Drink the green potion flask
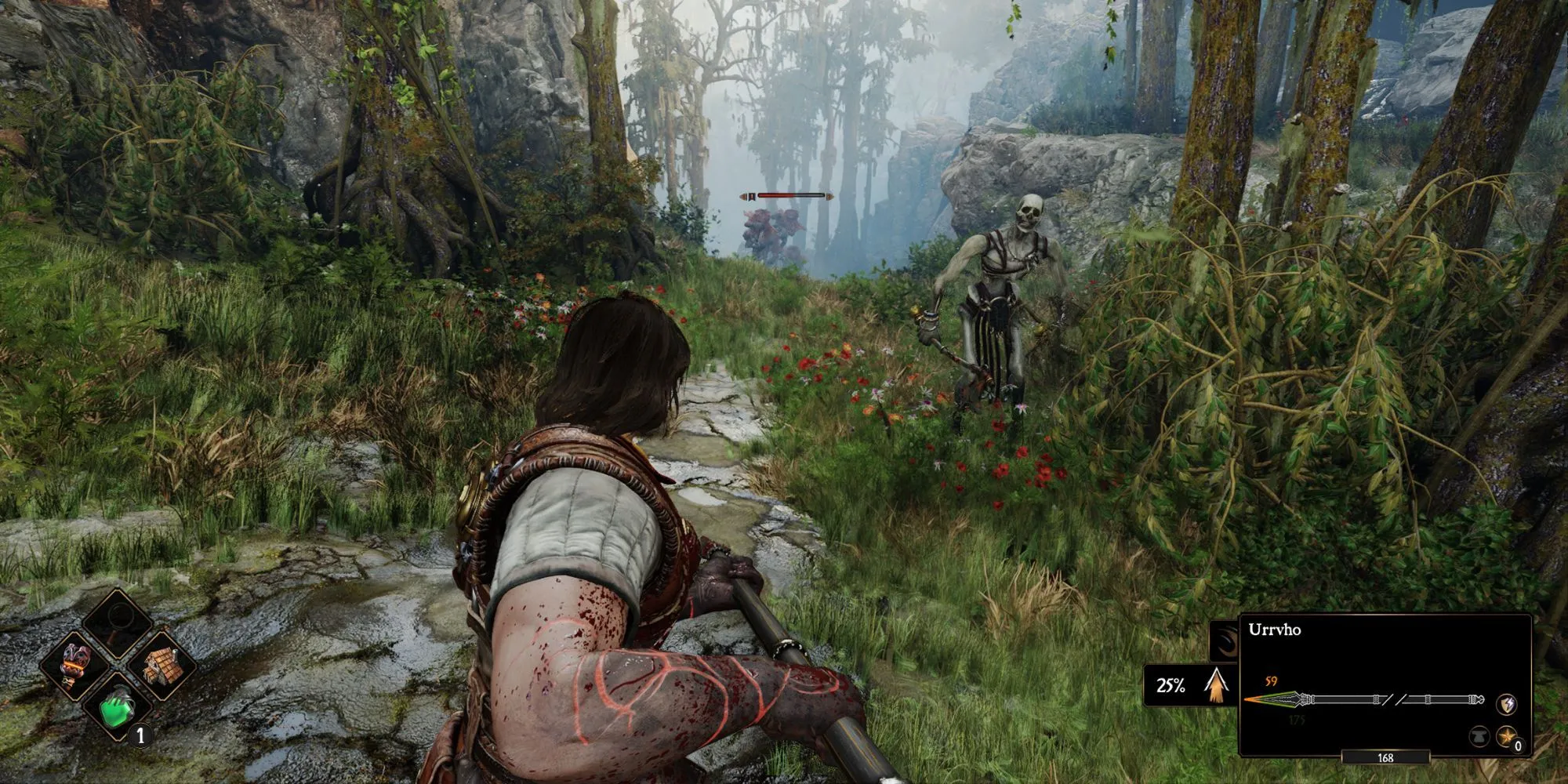Image resolution: width=1568 pixels, height=784 pixels. (x=118, y=705)
